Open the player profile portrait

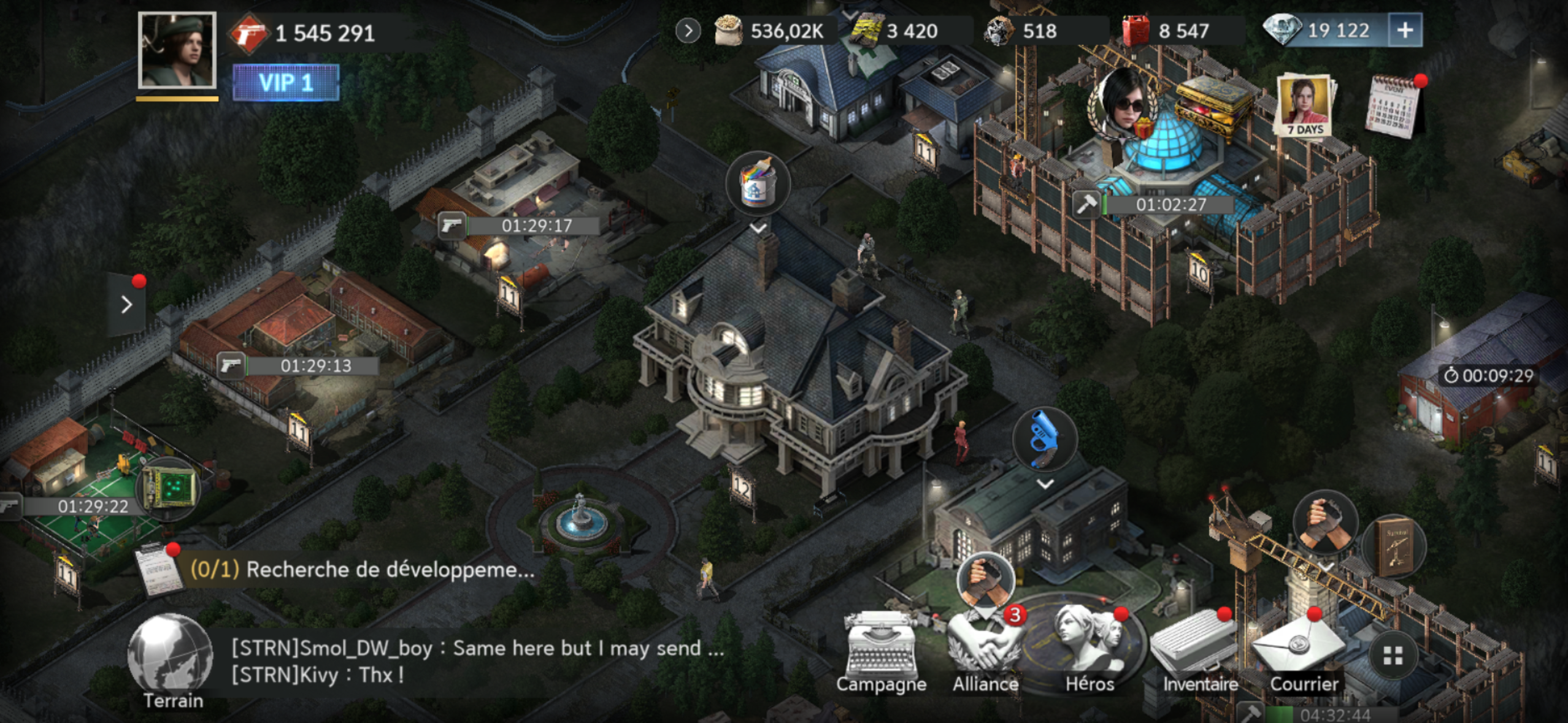point(177,51)
